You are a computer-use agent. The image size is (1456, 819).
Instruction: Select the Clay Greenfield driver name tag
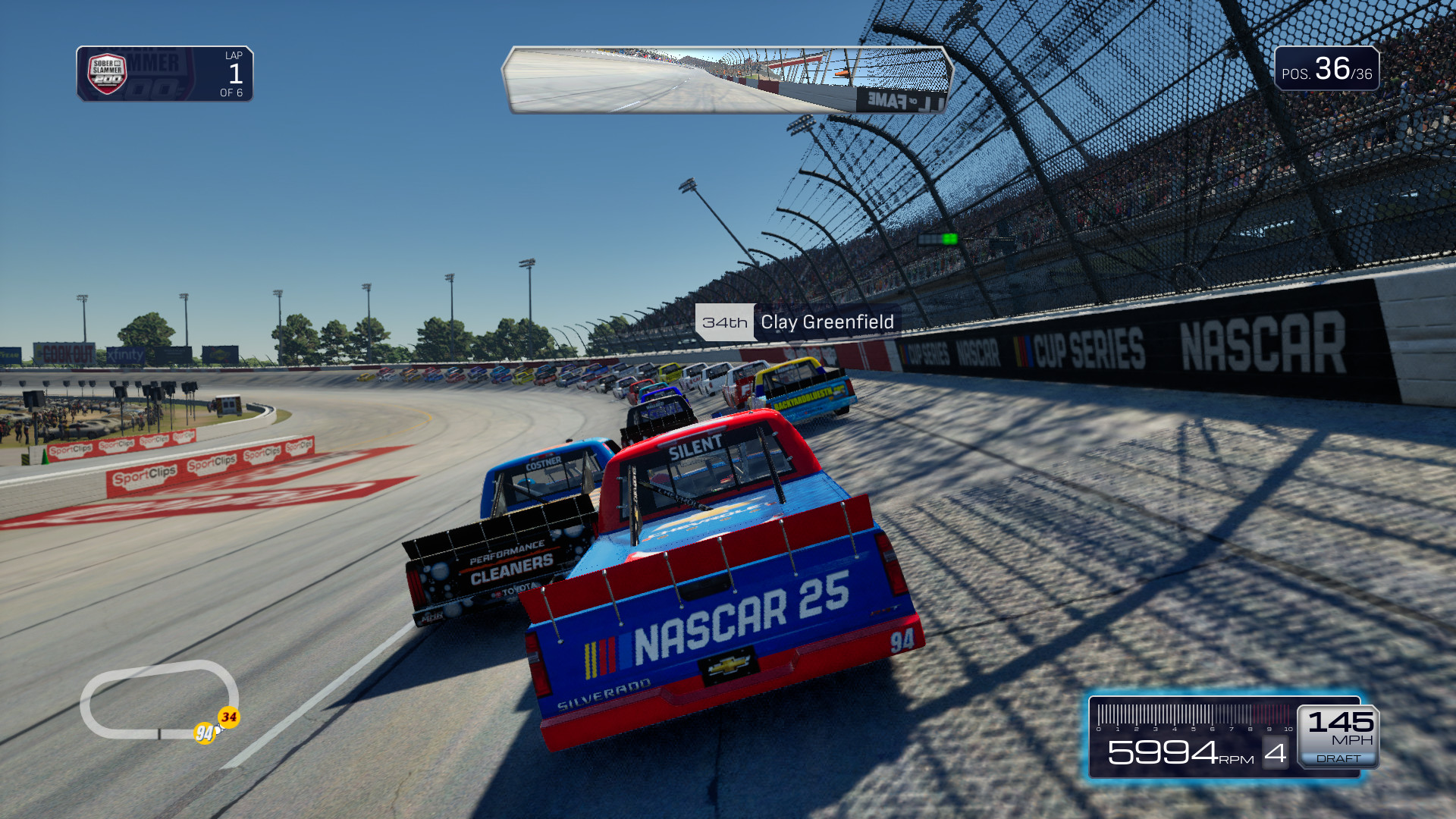(x=797, y=322)
